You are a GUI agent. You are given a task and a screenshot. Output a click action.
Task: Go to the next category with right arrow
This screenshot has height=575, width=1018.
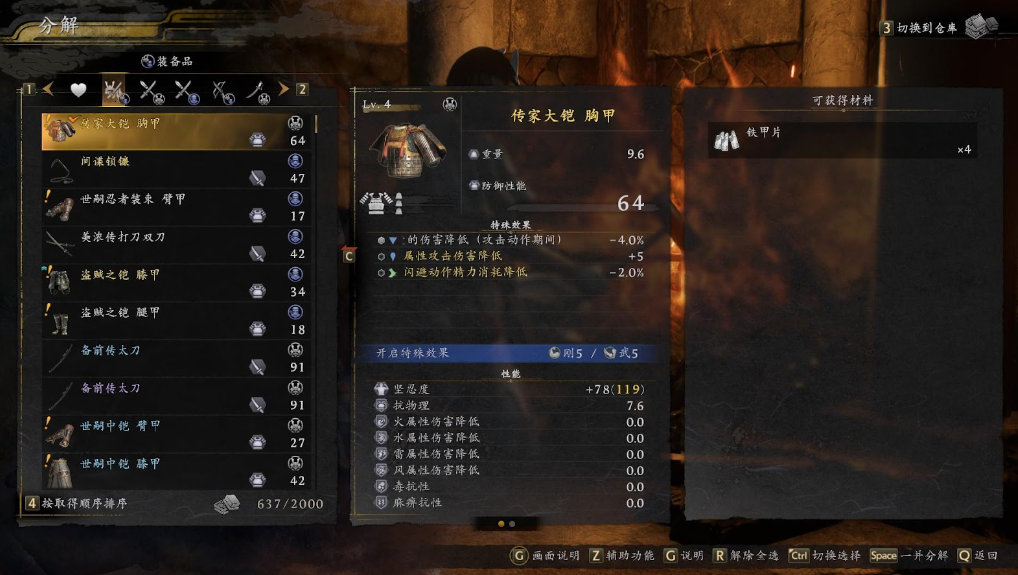pos(283,90)
